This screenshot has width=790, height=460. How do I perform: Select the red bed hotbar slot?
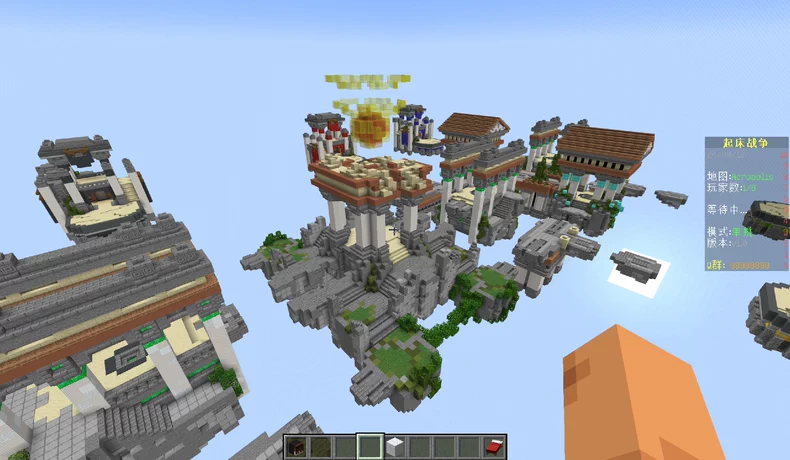tap(494, 446)
